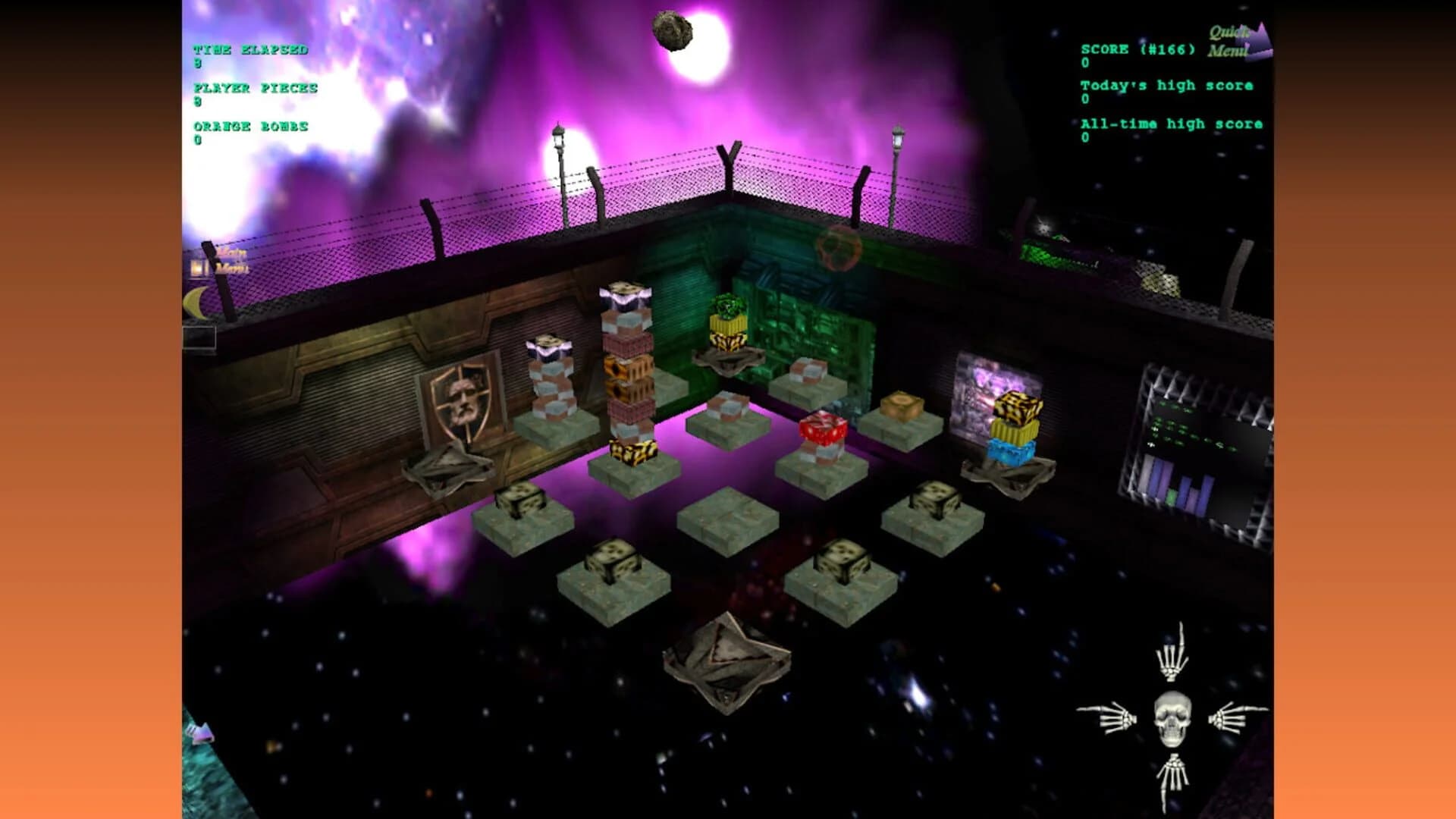This screenshot has width=1456, height=819.
Task: Click the Today's high score value
Action: pos(1086,99)
